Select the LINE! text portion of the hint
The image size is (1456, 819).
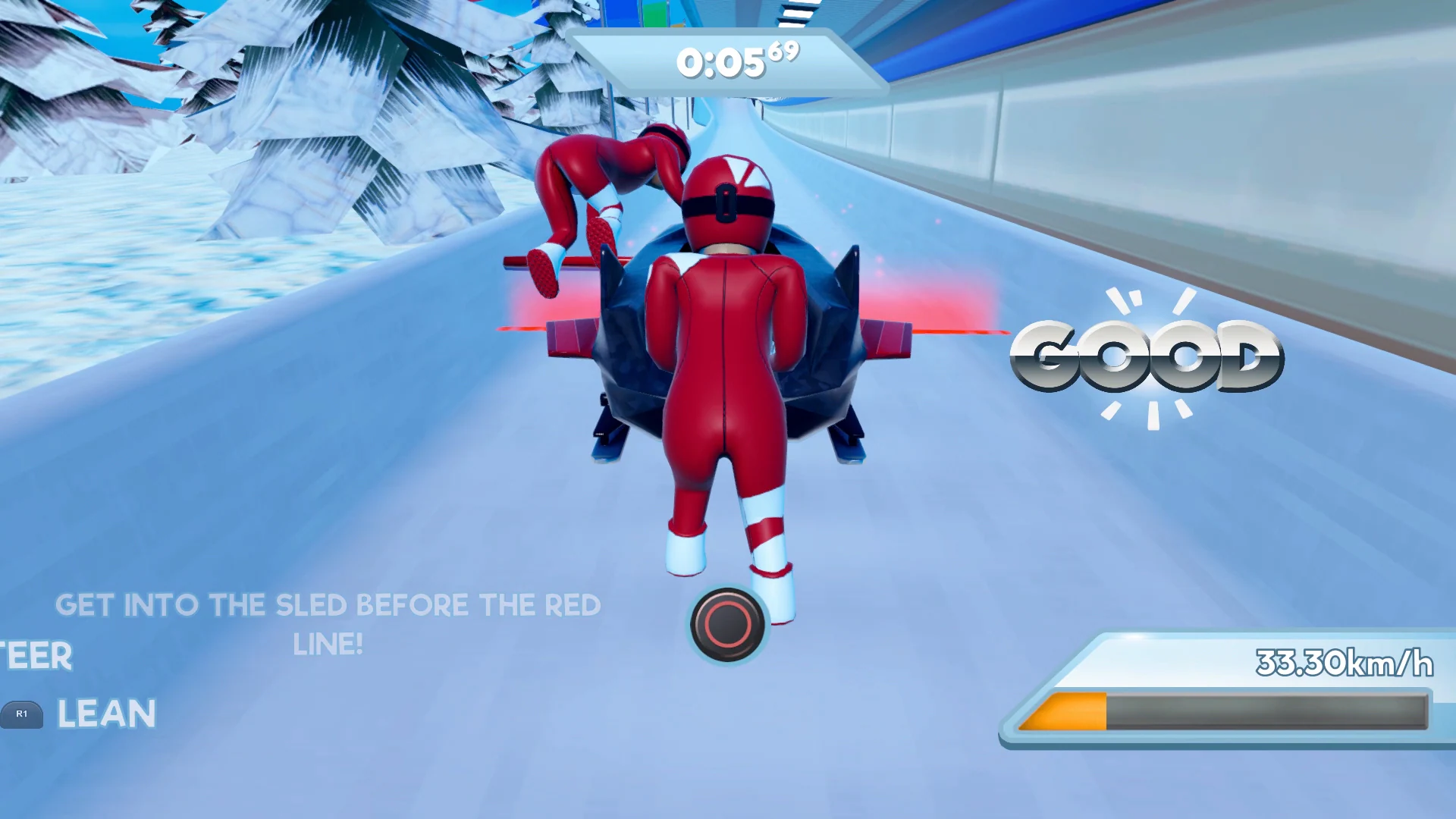point(329,644)
